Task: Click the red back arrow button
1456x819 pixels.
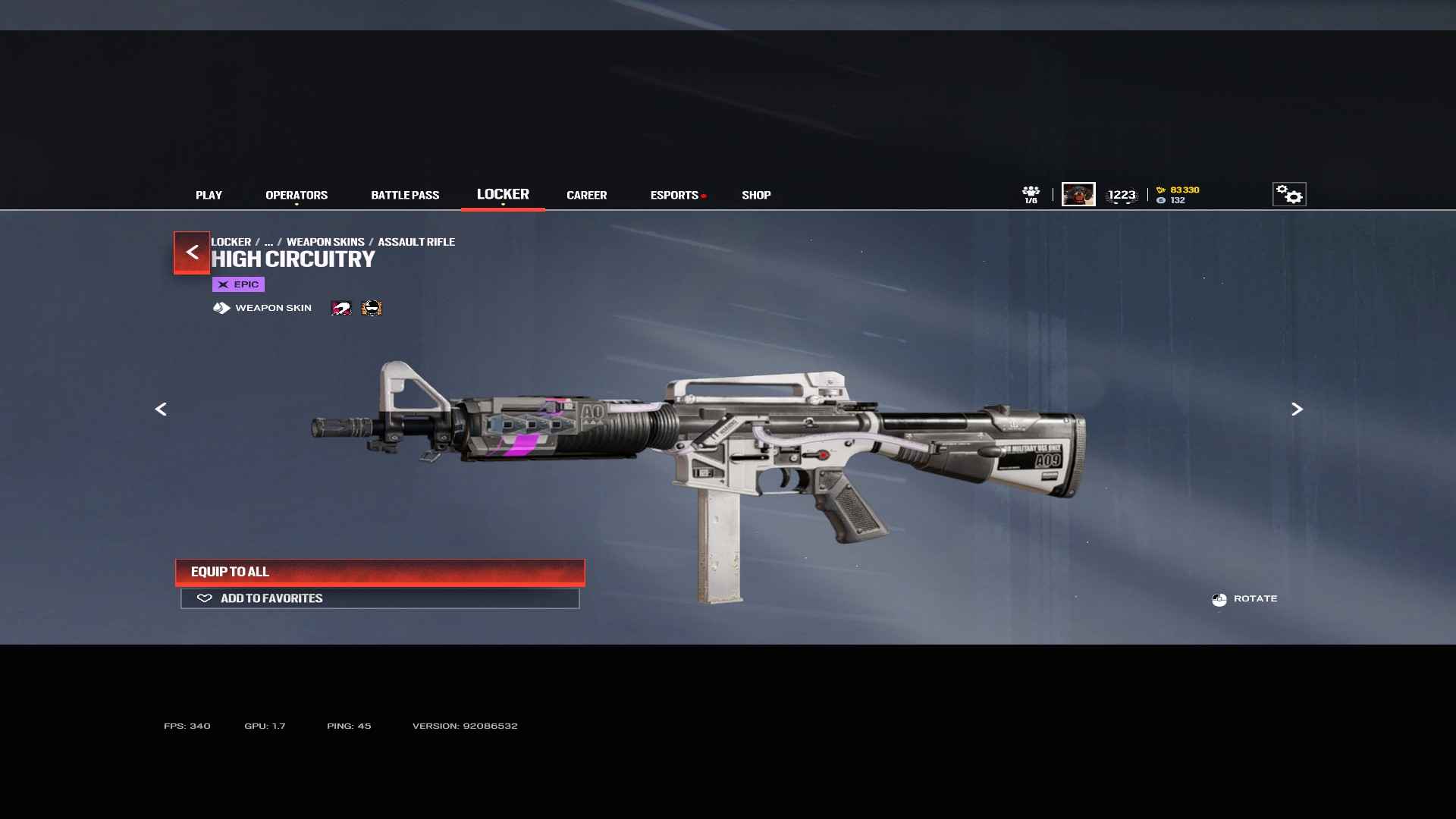Action: (x=192, y=253)
